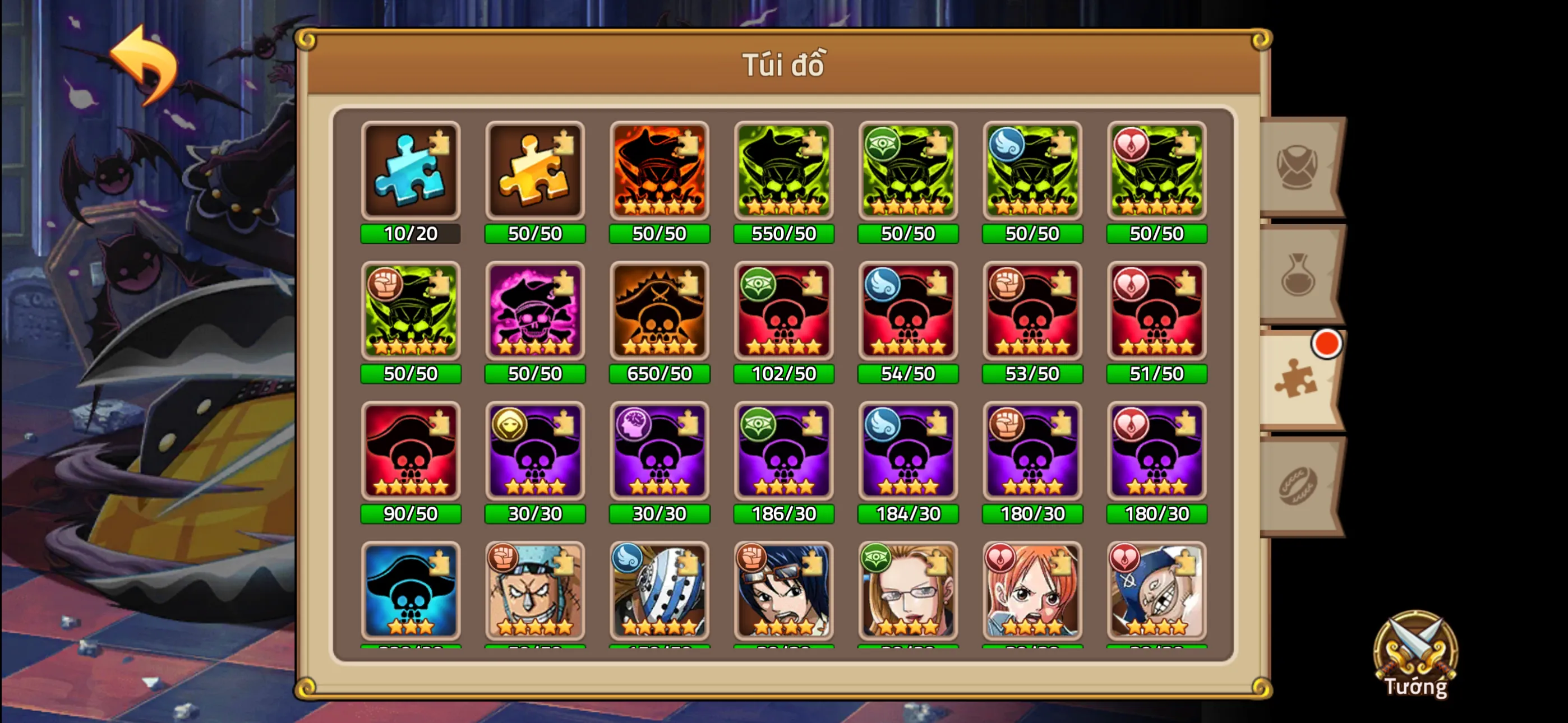
Task: Select the red skull shard showing 90/50
Action: [x=411, y=452]
